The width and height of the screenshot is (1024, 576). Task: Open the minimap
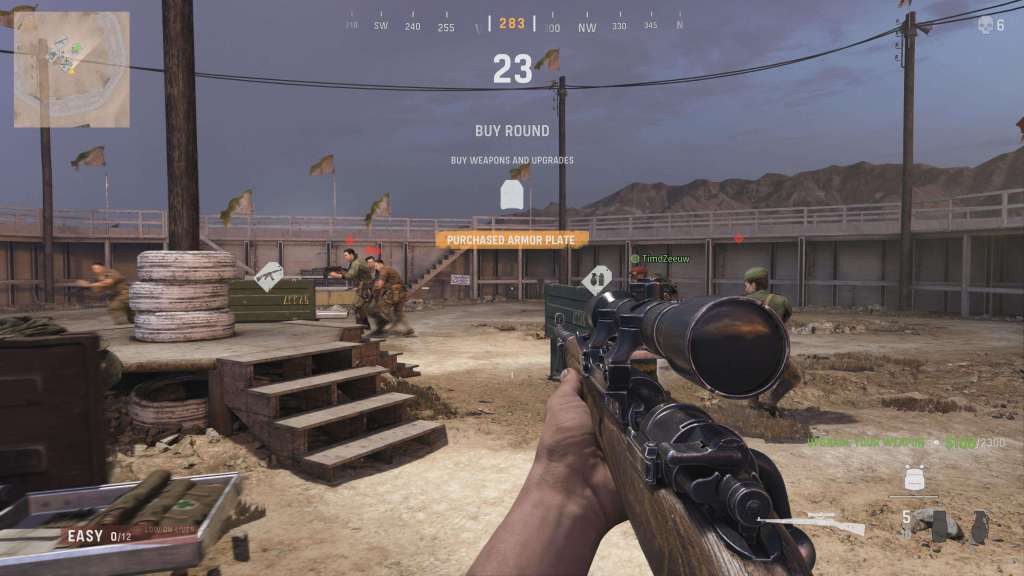pos(72,69)
